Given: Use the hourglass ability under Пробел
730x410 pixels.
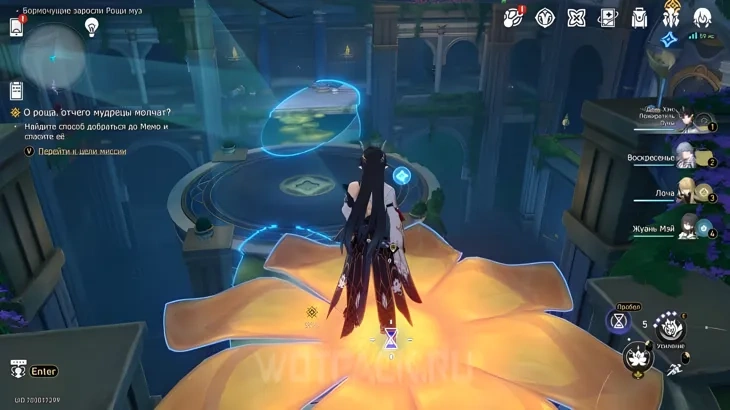Looking at the screenshot, I should point(619,321).
